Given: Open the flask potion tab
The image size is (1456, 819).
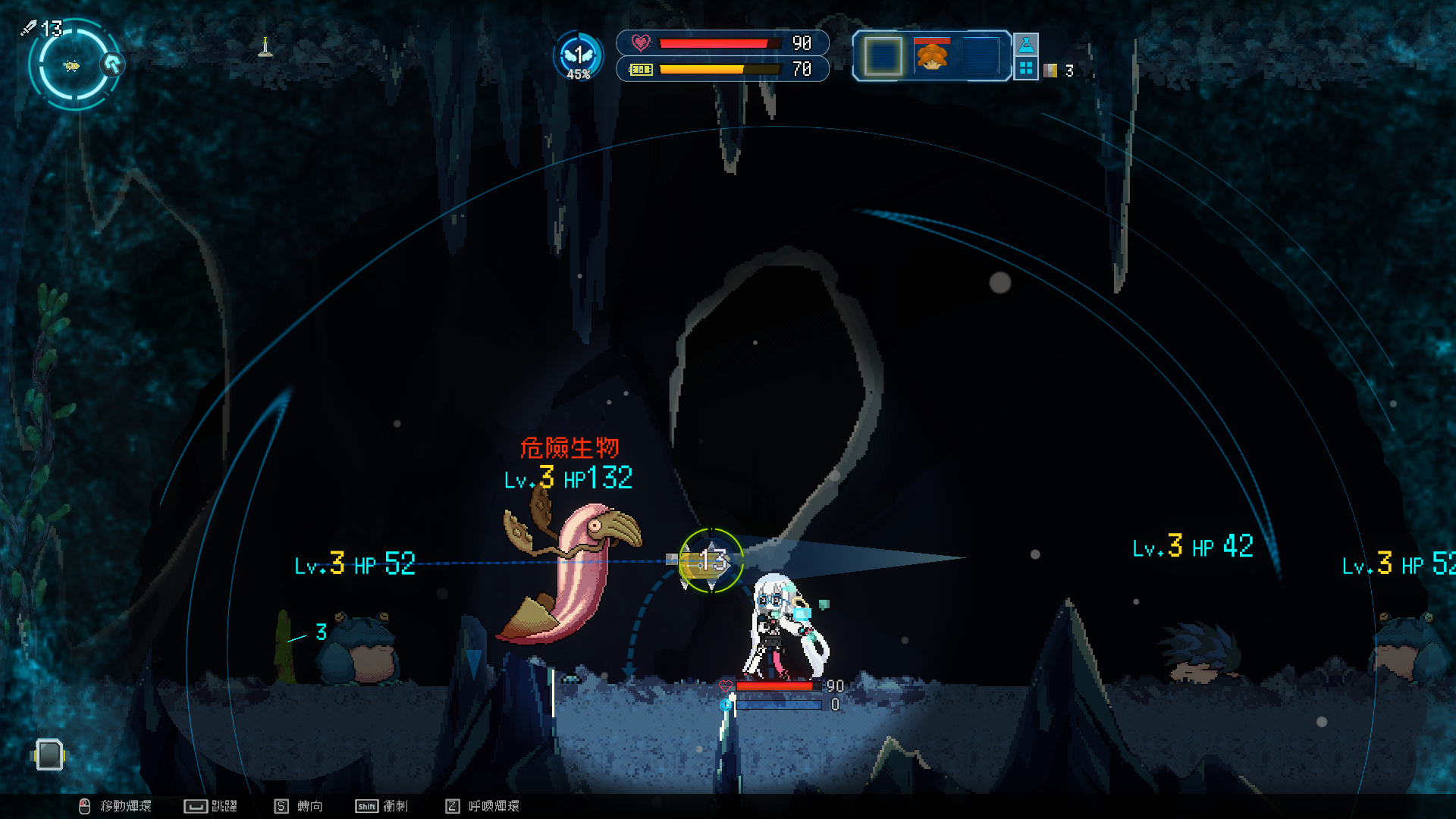Looking at the screenshot, I should click(1026, 45).
